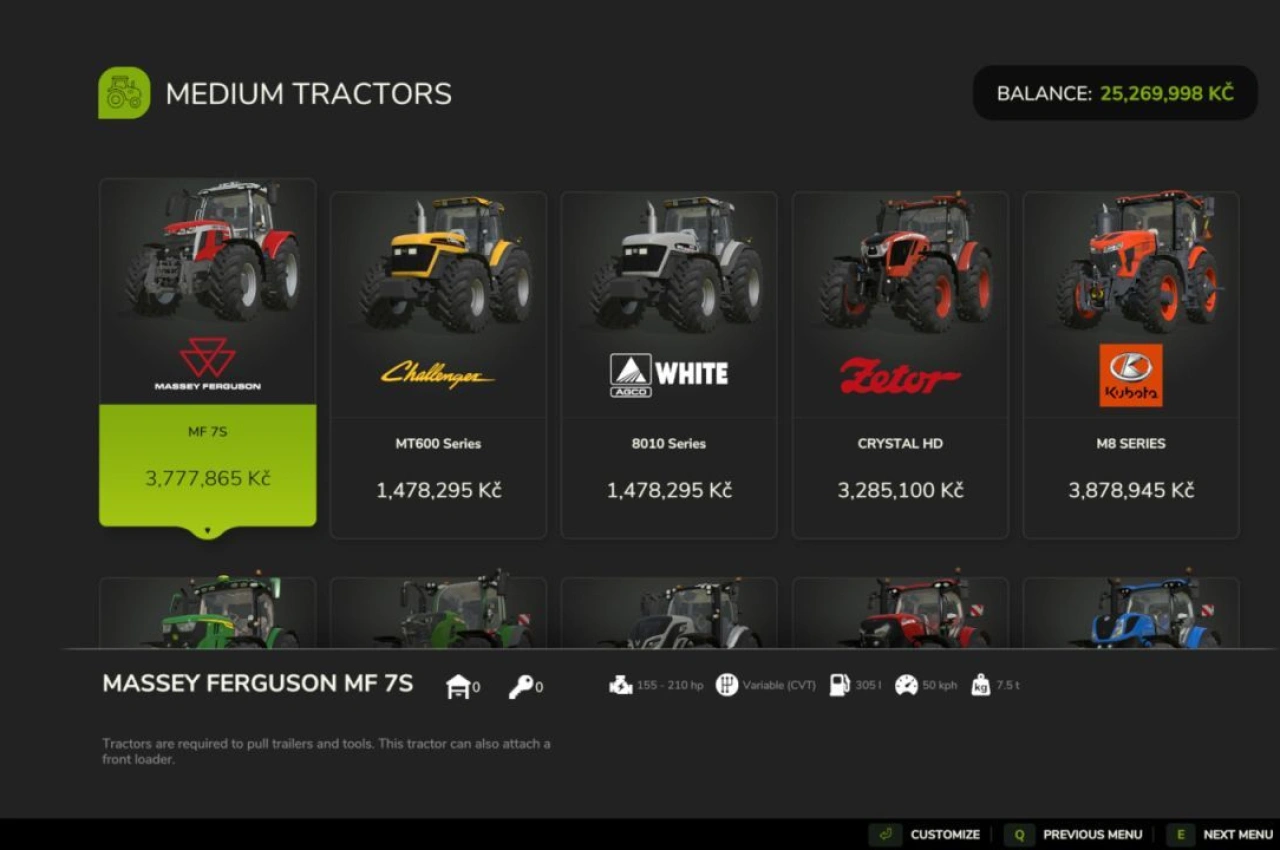Click the Medium Tractors category icon
The height and width of the screenshot is (850, 1280).
(x=123, y=92)
